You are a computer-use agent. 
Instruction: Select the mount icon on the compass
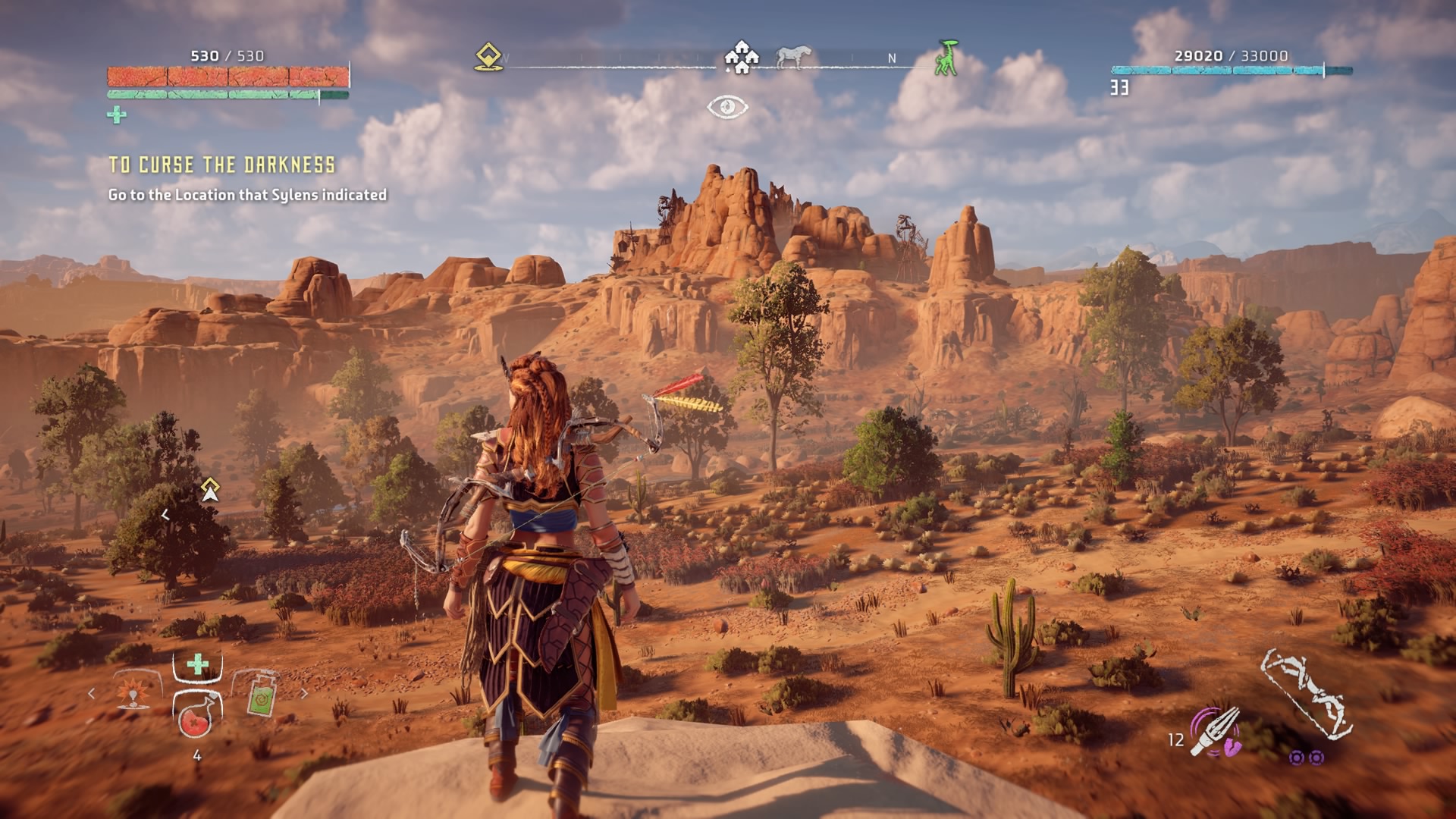click(793, 57)
